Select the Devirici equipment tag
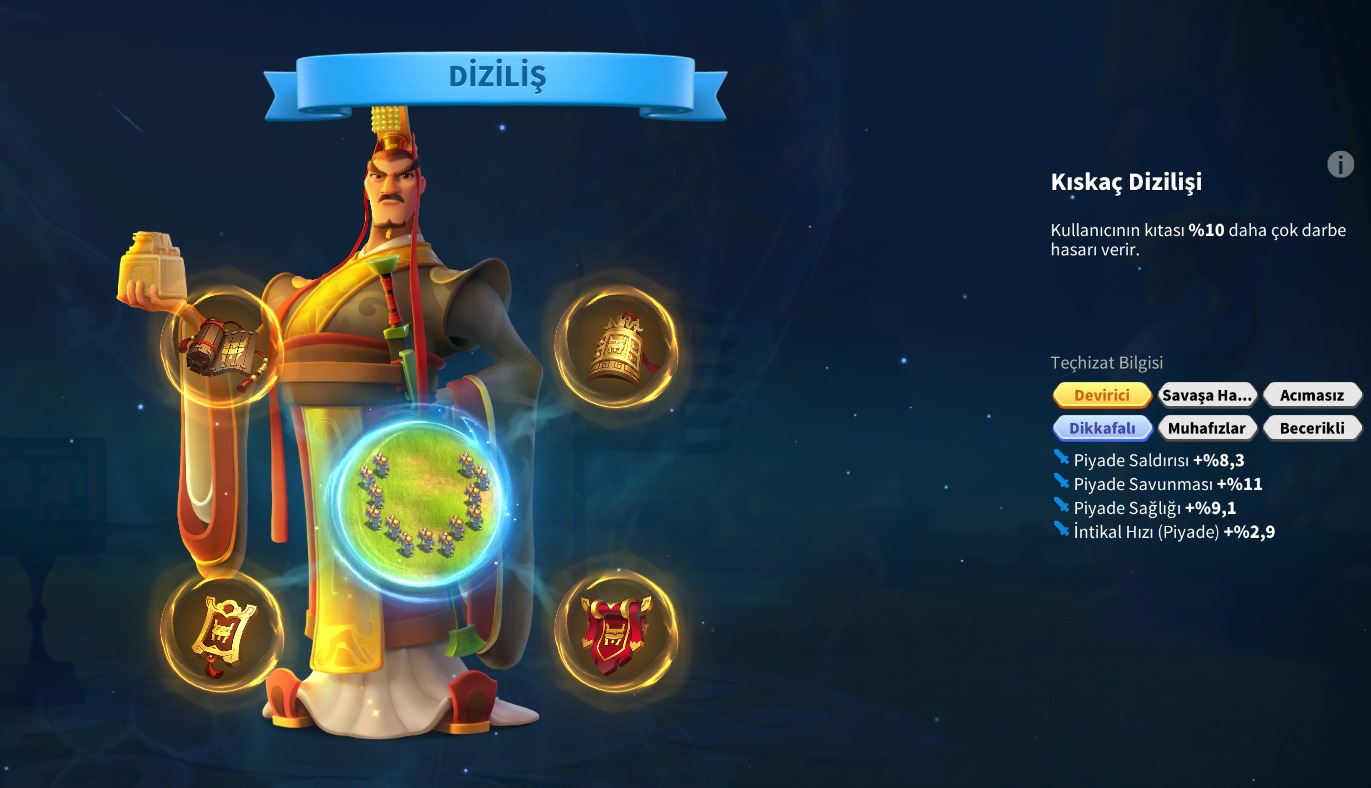The height and width of the screenshot is (788, 1371). point(1102,395)
